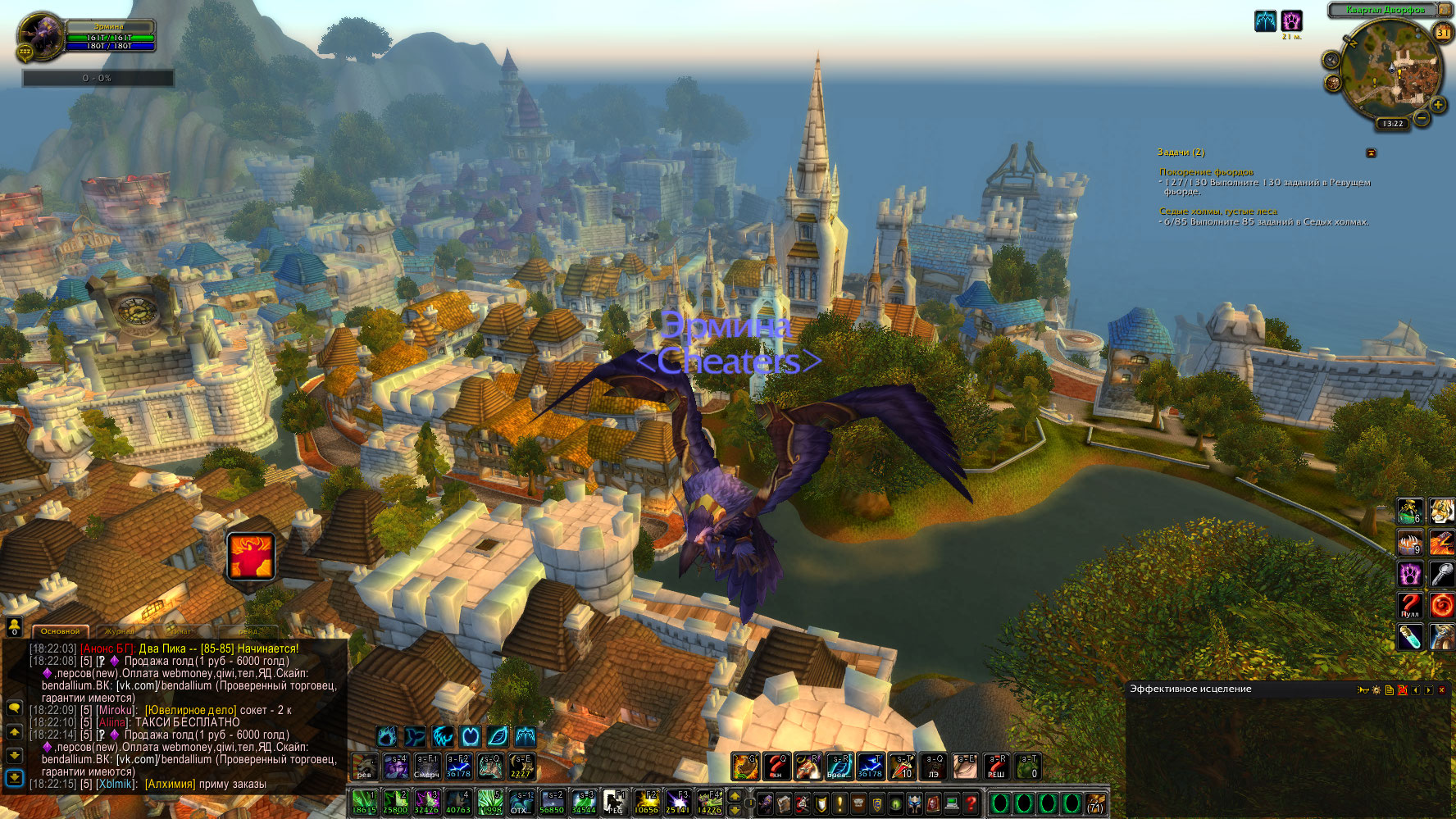Screen dimensions: 1456x819
Task: Click the red question mark Пулл macro
Action: click(1409, 606)
